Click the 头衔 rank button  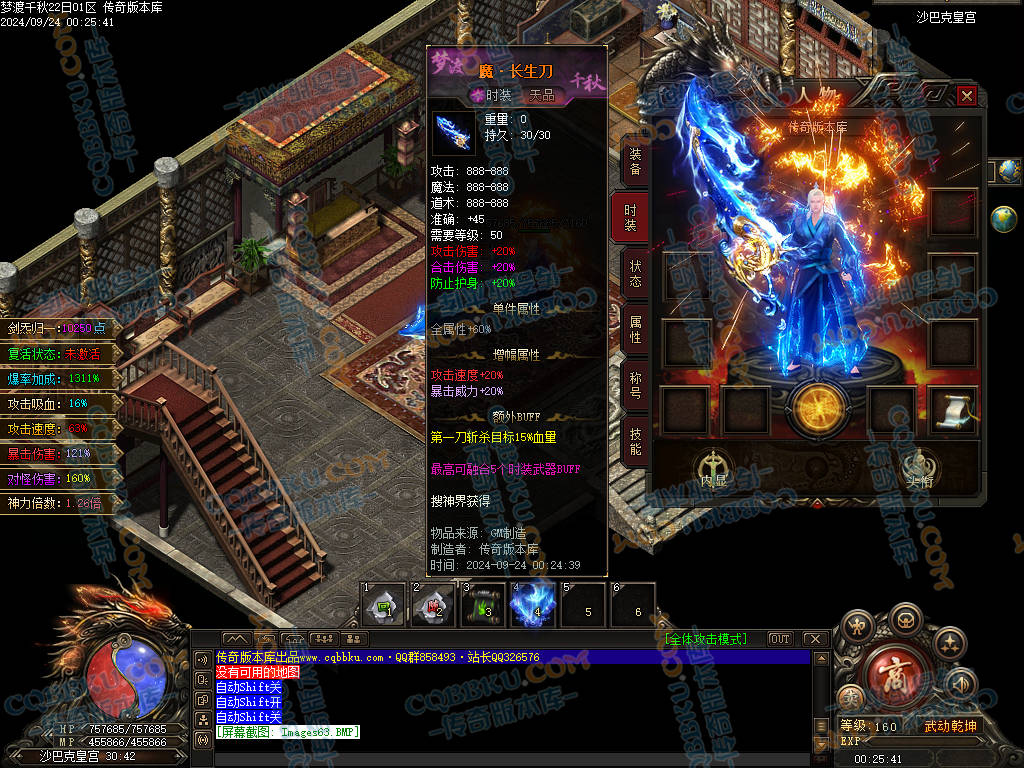[x=918, y=466]
